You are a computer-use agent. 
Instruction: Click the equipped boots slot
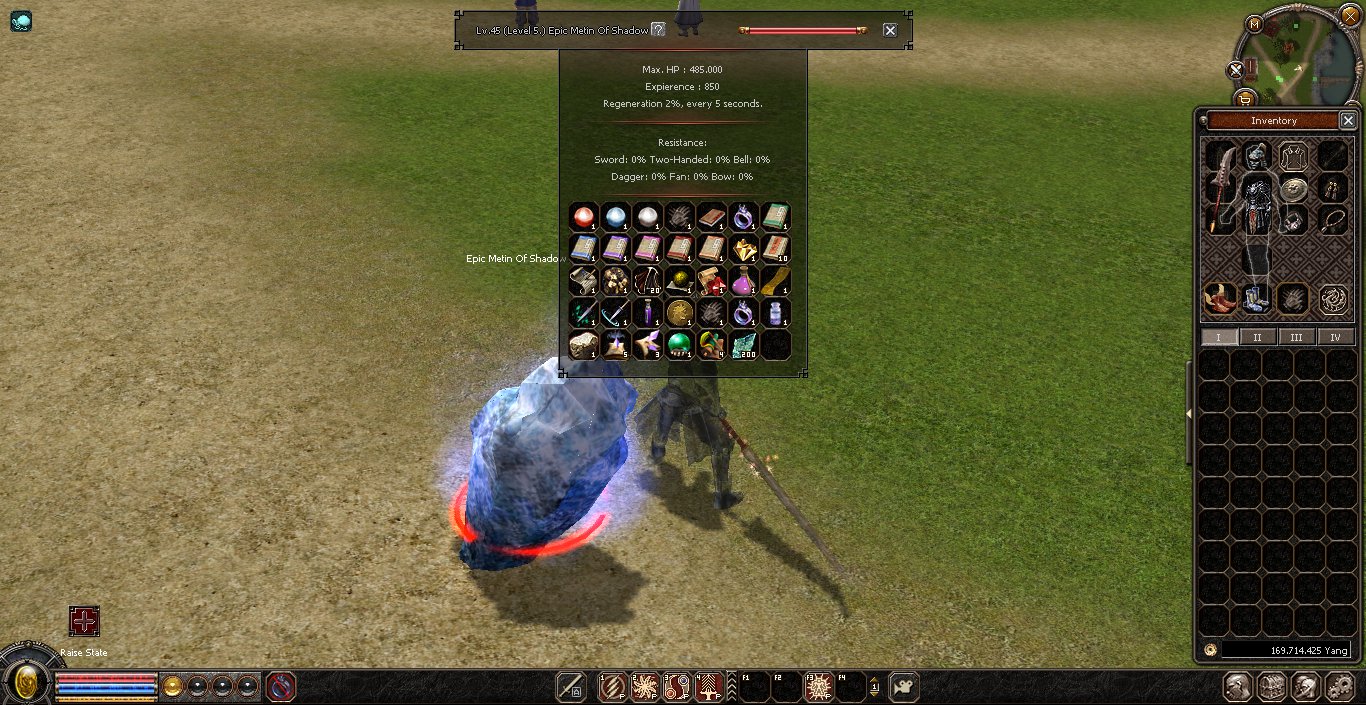1256,297
